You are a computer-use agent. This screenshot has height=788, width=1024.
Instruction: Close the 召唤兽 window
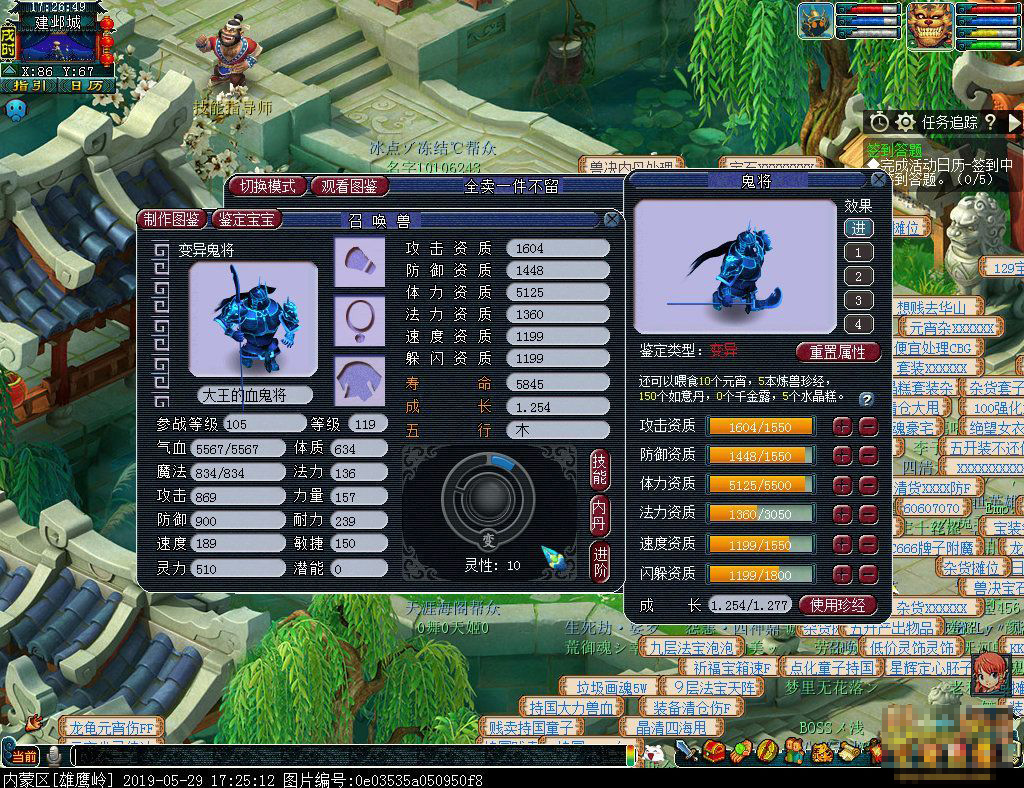(612, 220)
